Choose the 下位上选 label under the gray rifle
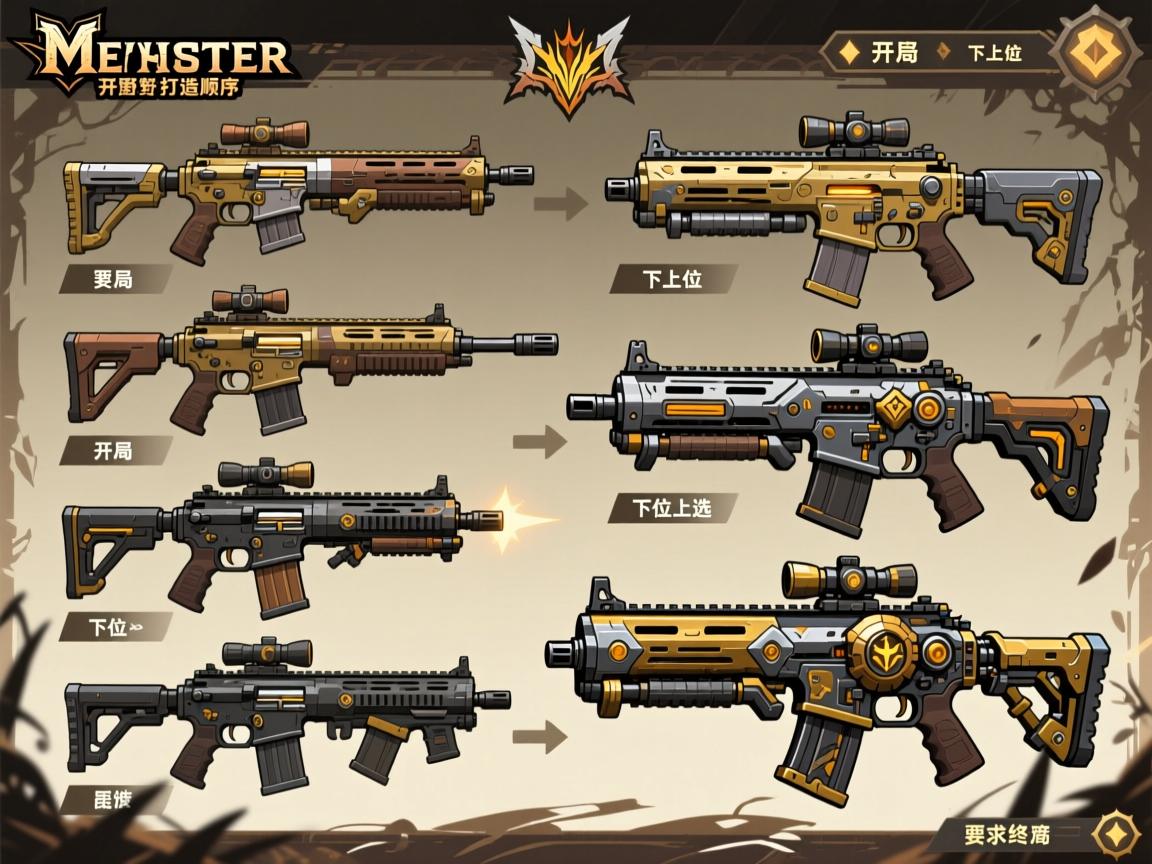Image resolution: width=1152 pixels, height=864 pixels. pos(671,507)
